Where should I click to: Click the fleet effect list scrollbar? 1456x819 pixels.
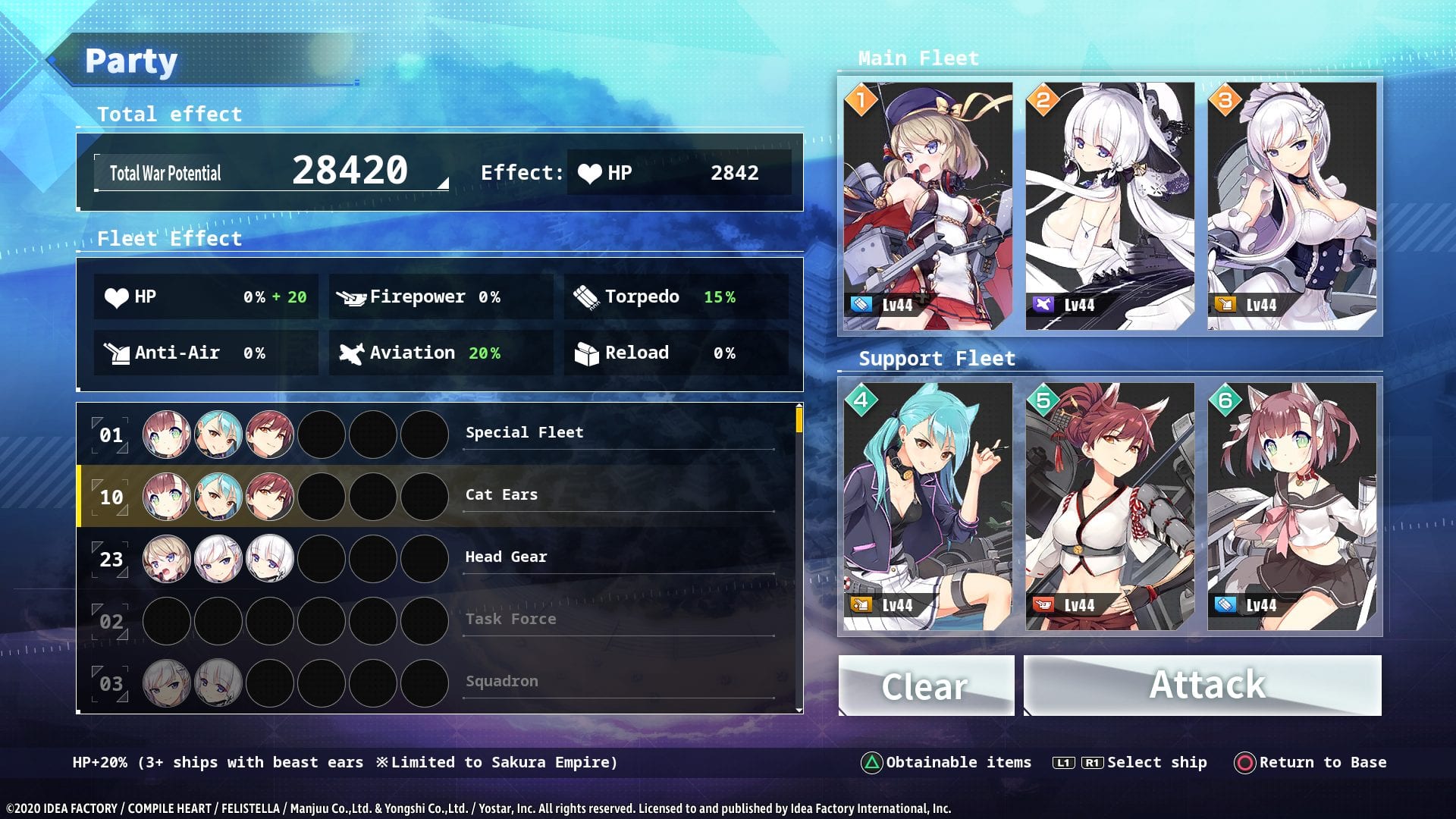799,419
